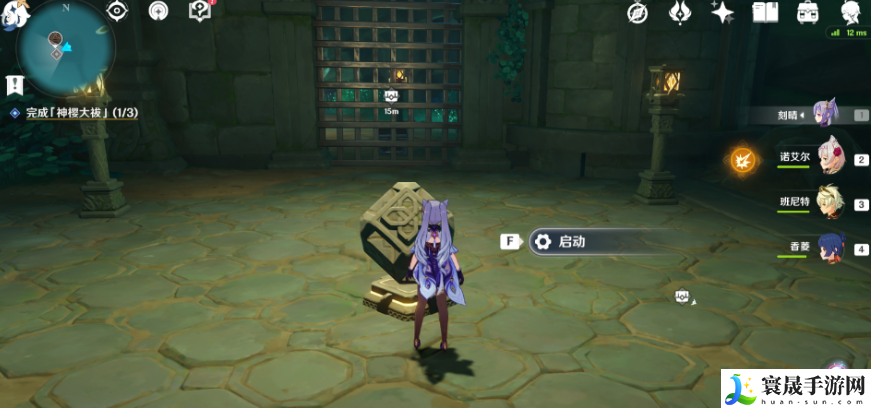Switch to party member 班尼特
Image resolution: width=871 pixels, height=408 pixels.
(x=829, y=203)
